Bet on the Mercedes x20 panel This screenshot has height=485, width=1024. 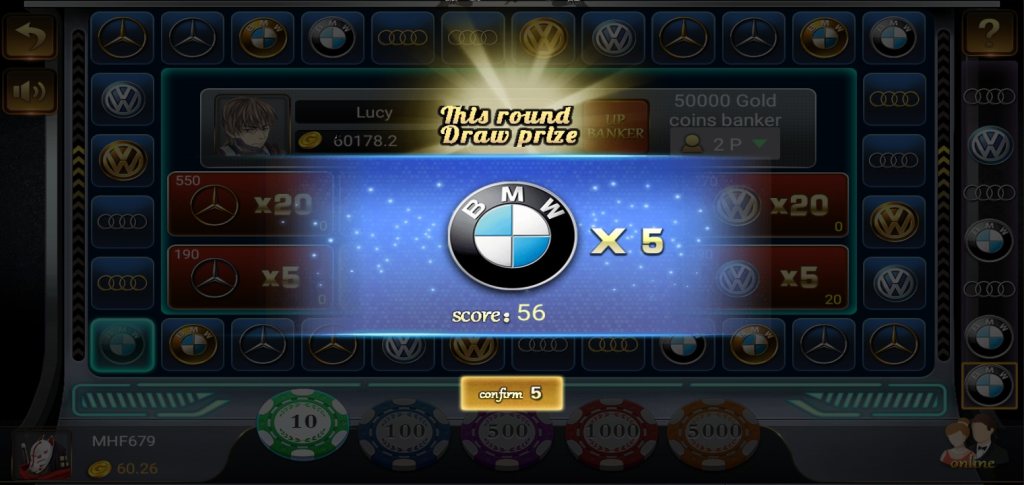pos(250,205)
